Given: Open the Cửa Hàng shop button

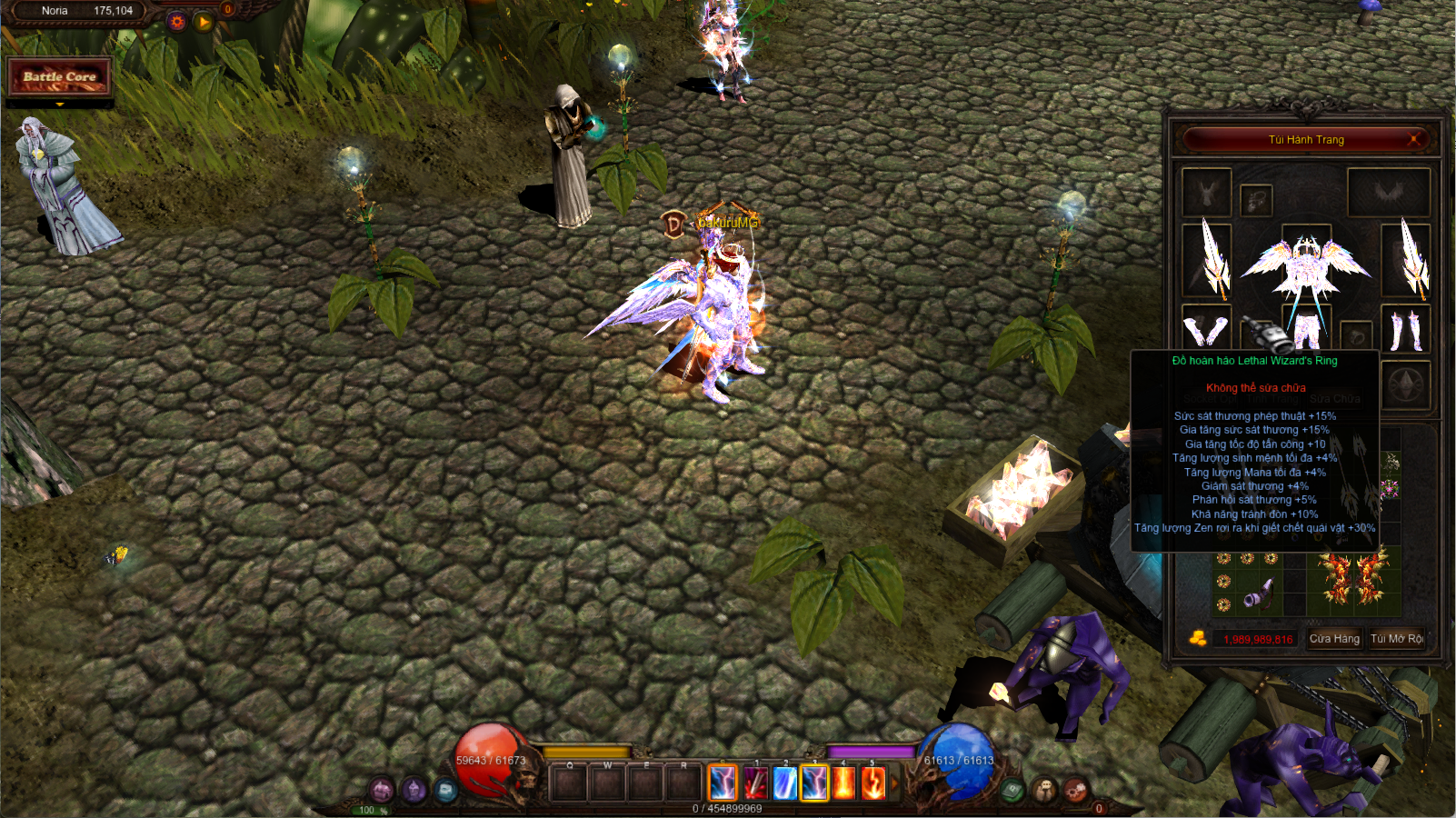Looking at the screenshot, I should click(1333, 639).
